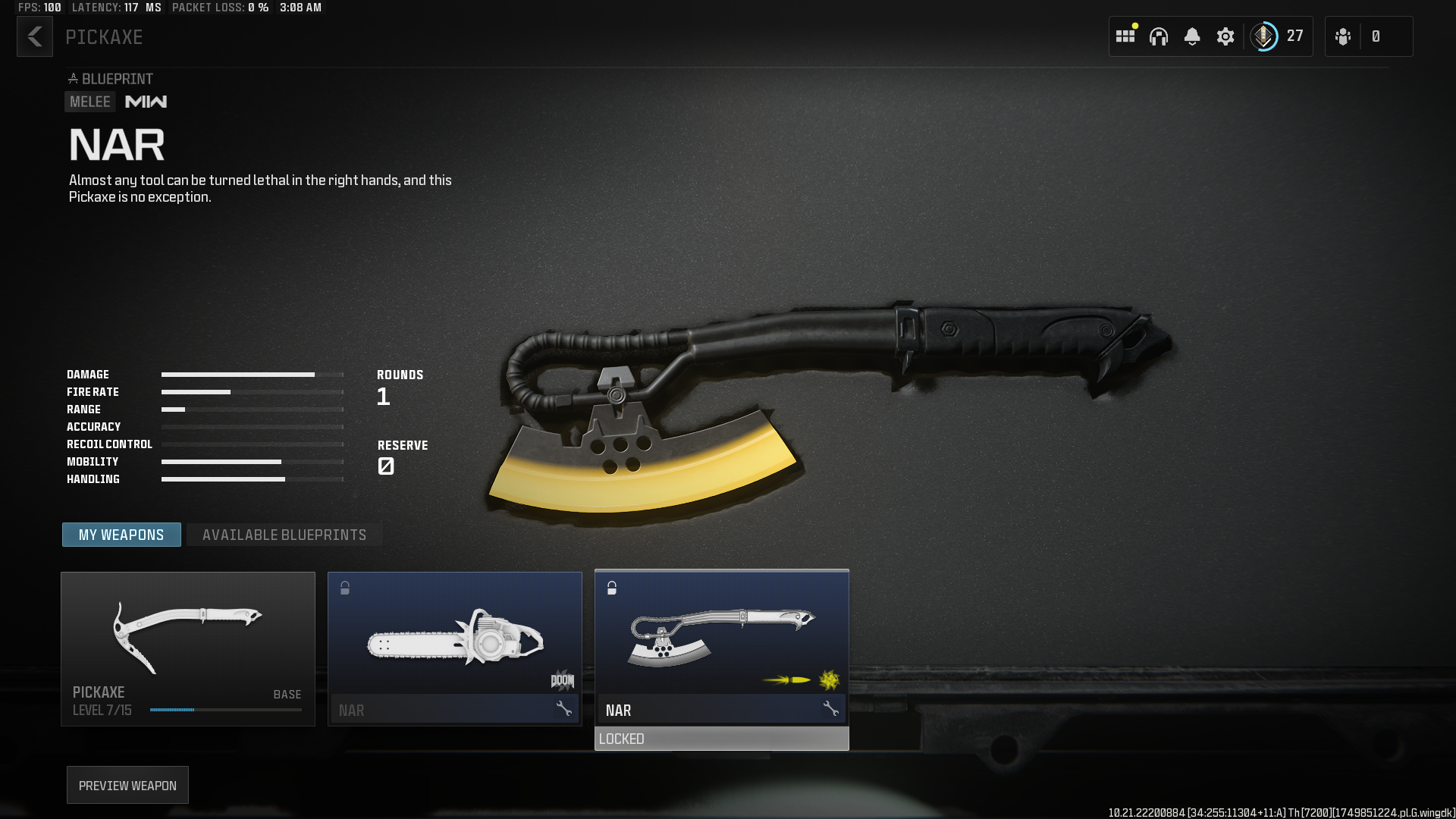Switch to the My Weapons tab
The image size is (1456, 819).
coord(121,535)
